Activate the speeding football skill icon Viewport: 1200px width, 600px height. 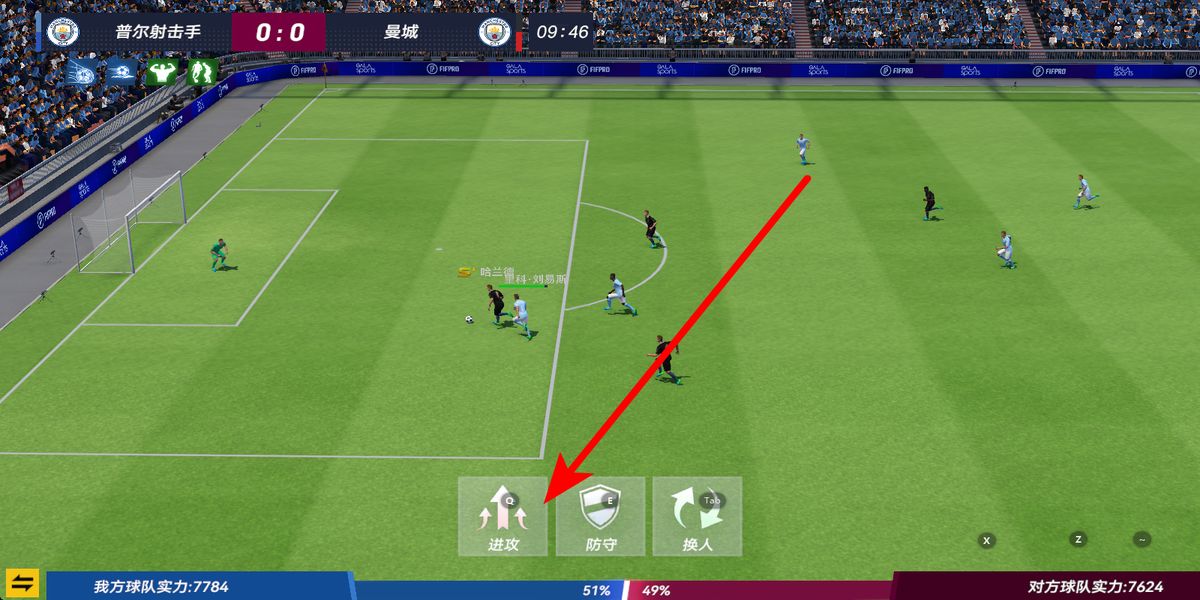pyautogui.click(x=121, y=72)
